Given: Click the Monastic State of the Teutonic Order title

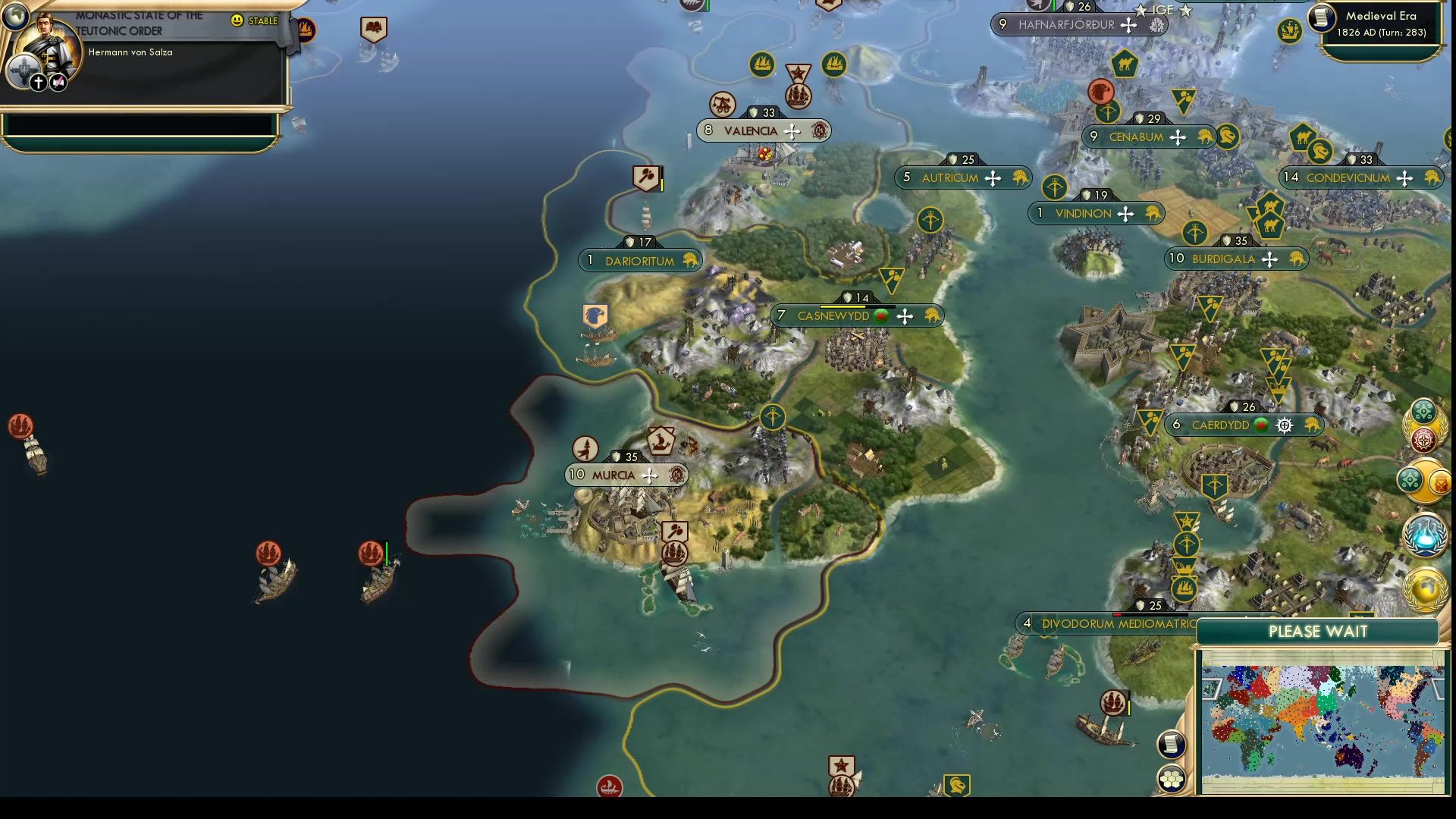Looking at the screenshot, I should pyautogui.click(x=140, y=23).
